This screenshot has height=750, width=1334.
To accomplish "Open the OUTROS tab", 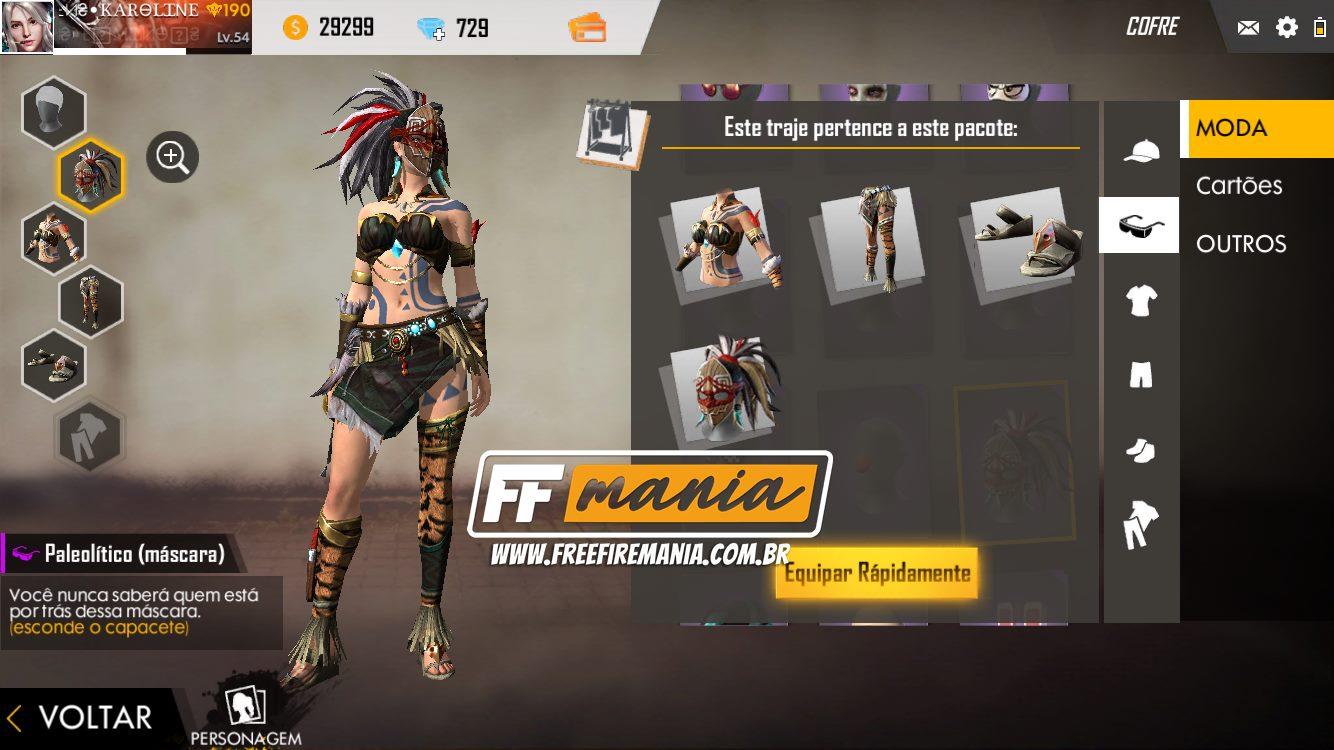I will click(x=1243, y=243).
